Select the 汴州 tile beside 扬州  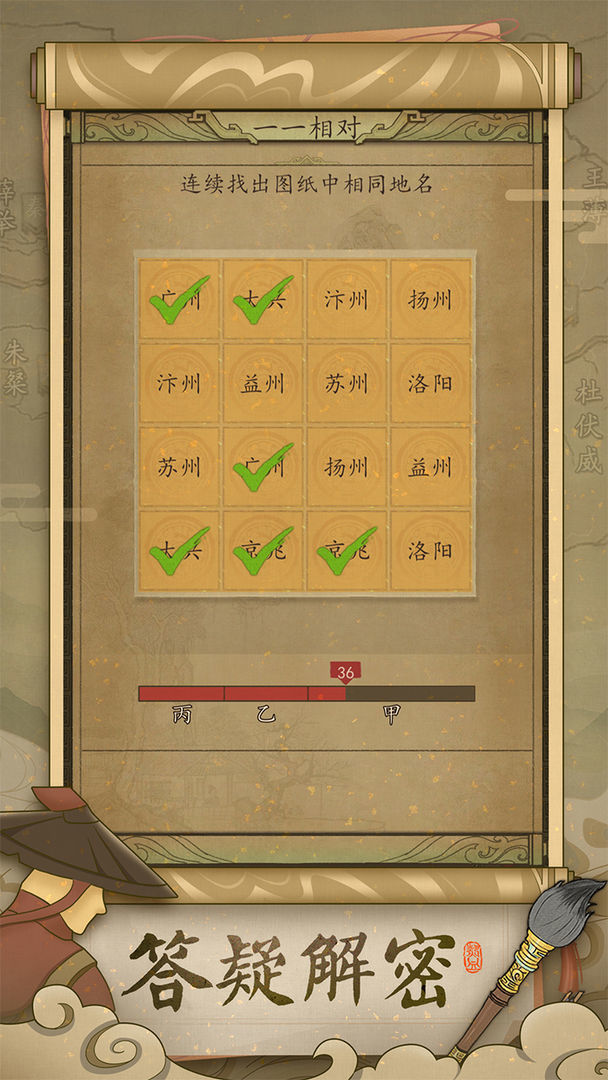347,299
